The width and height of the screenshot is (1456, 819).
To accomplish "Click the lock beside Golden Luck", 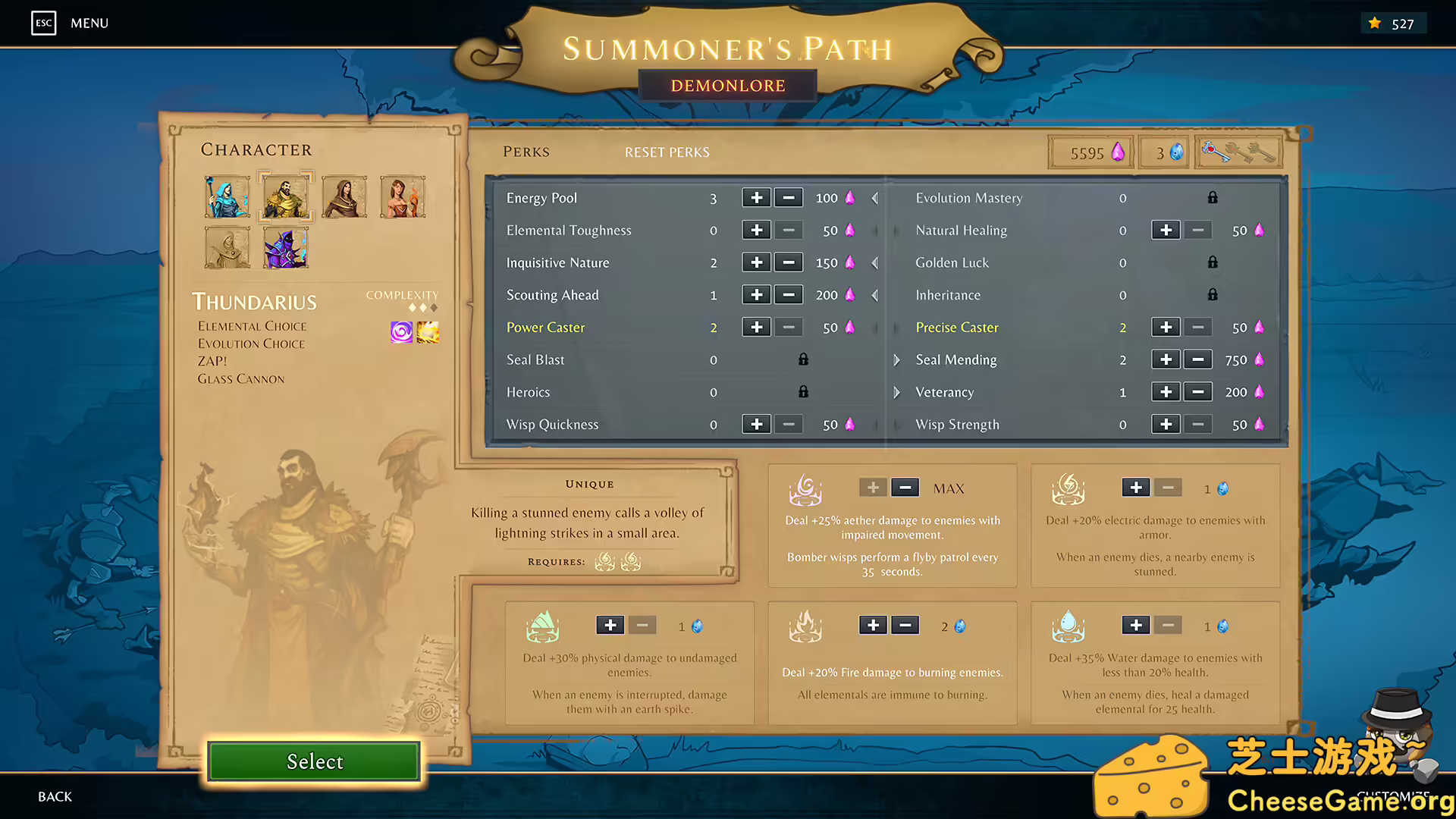I will (x=1212, y=262).
